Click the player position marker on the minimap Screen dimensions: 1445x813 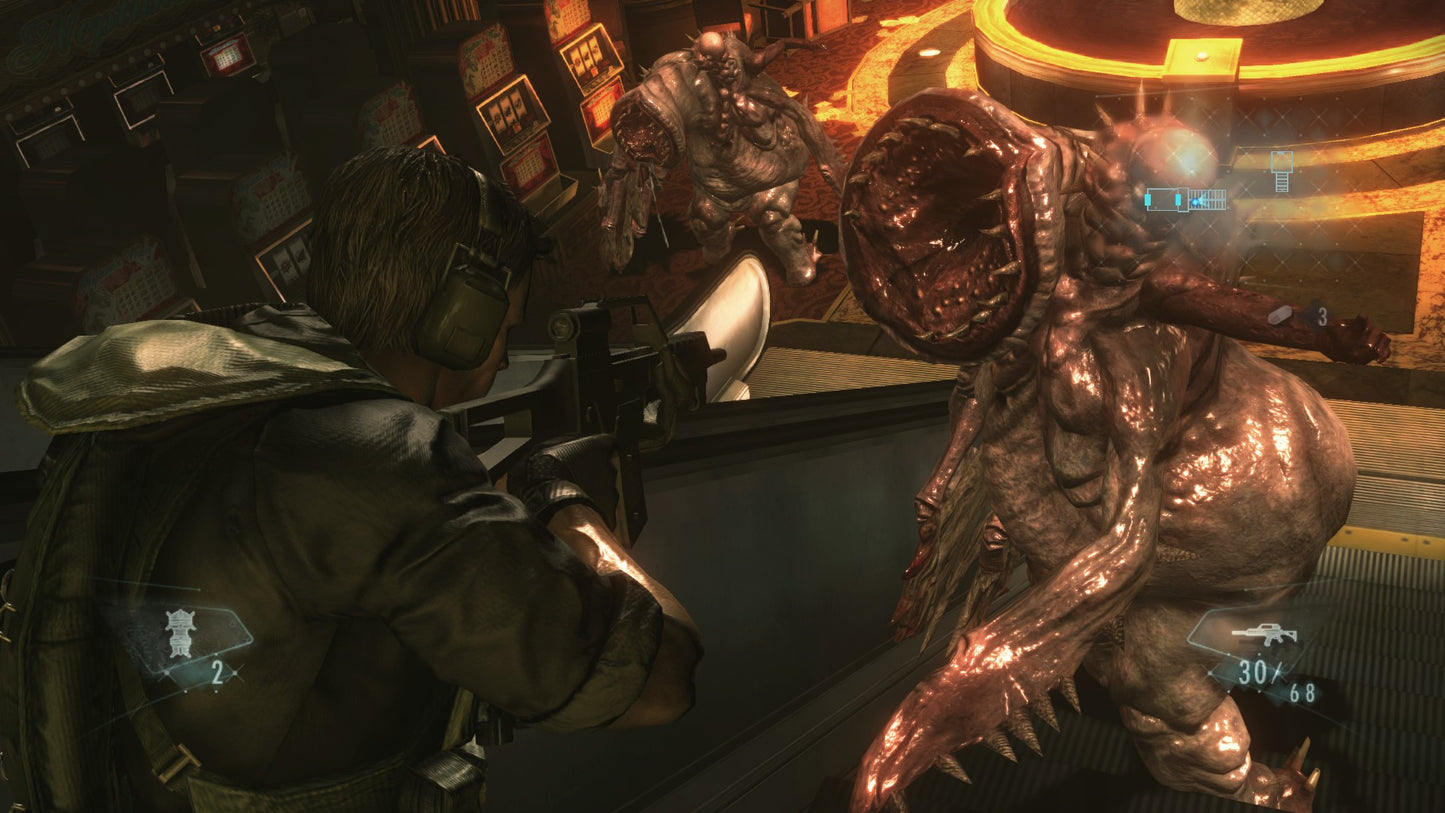point(1196,202)
